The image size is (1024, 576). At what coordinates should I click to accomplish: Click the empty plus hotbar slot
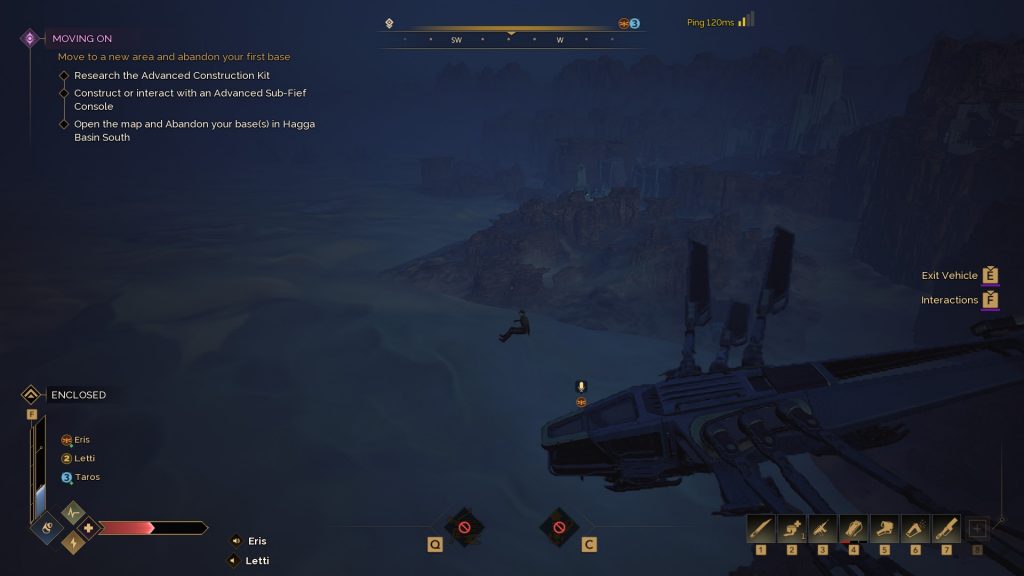(x=978, y=529)
